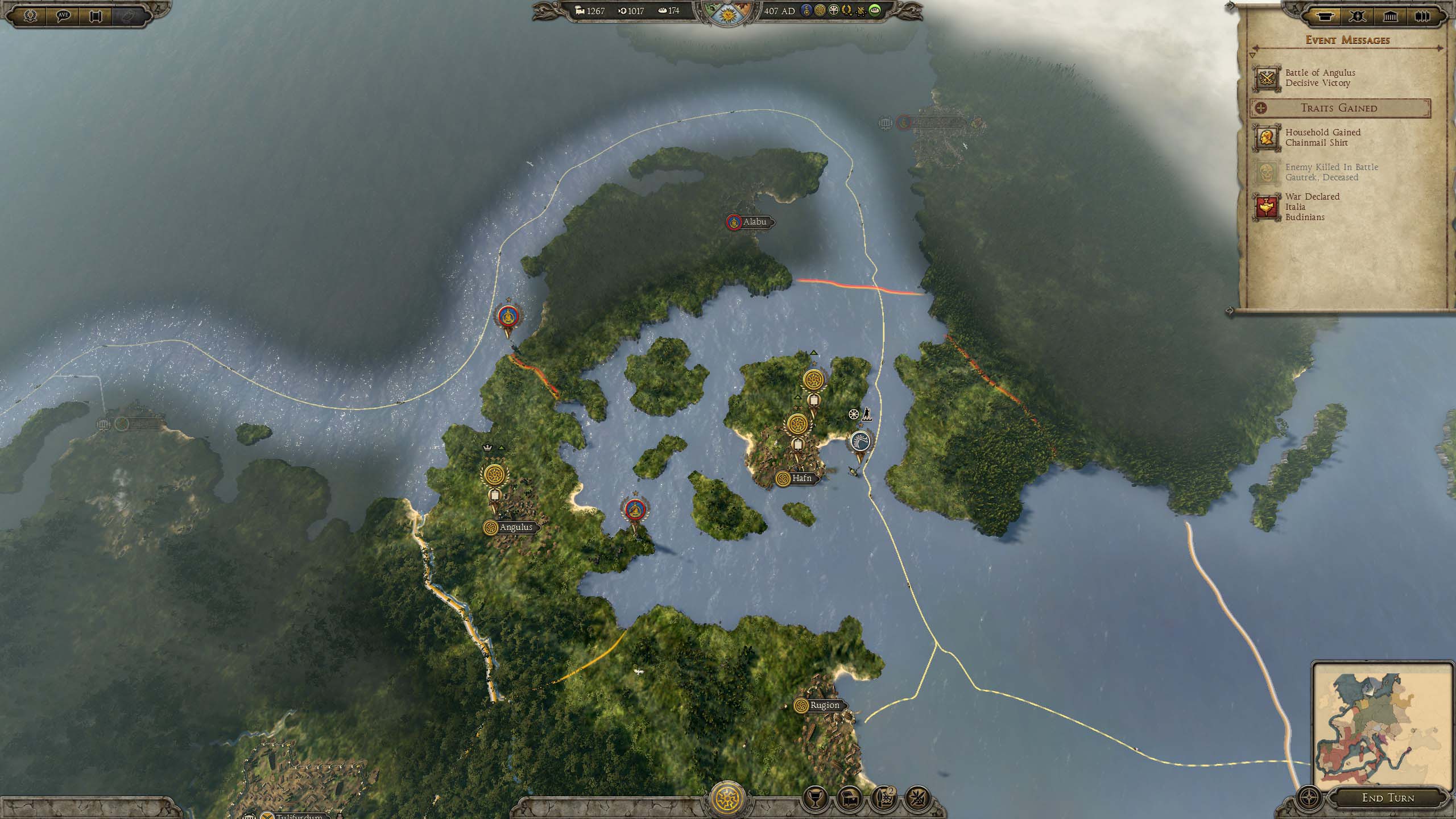Image resolution: width=1456 pixels, height=819 pixels.
Task: Switch to the crossed swords shield tab
Action: 1358,16
